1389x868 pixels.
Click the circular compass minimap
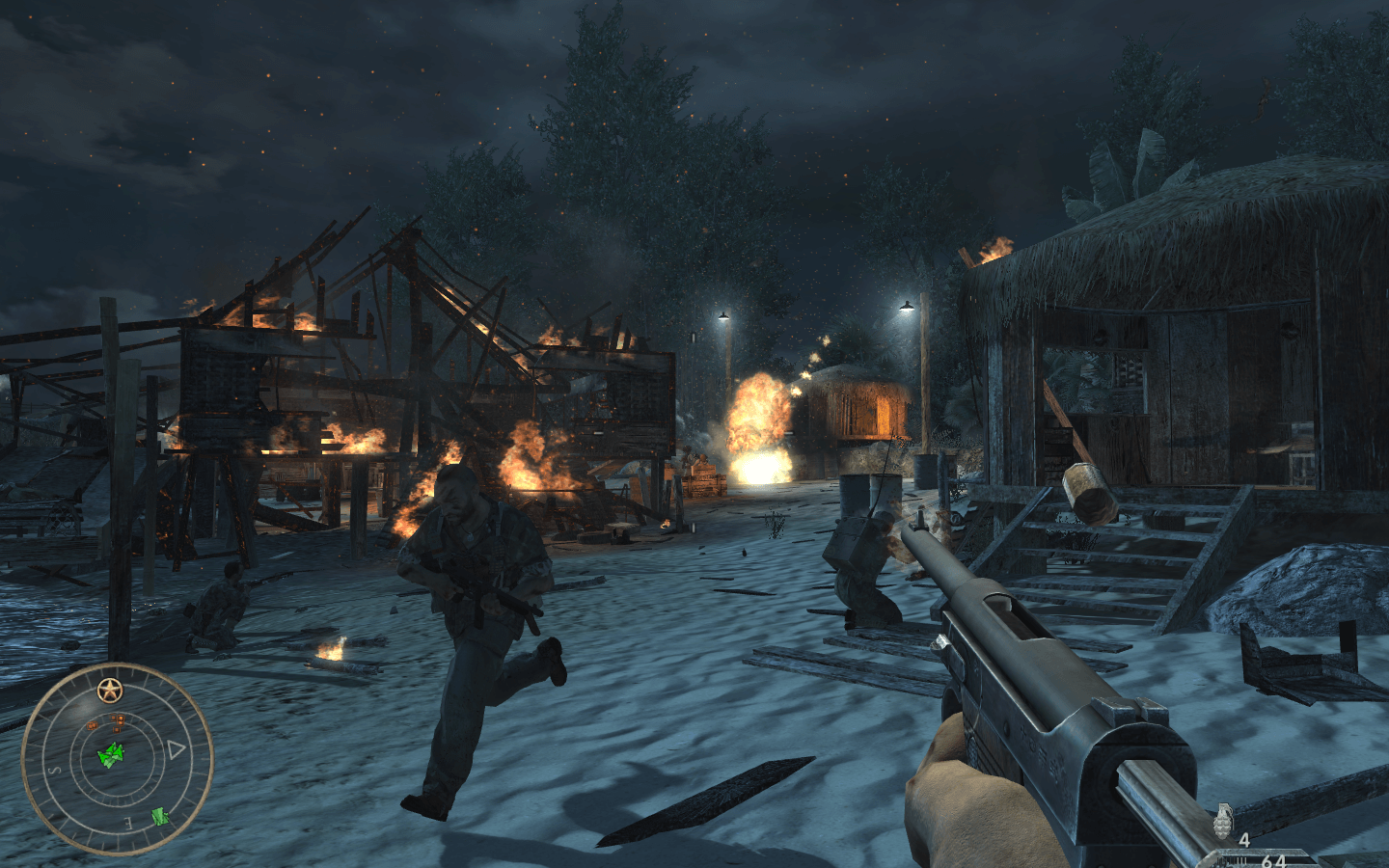pos(117,759)
